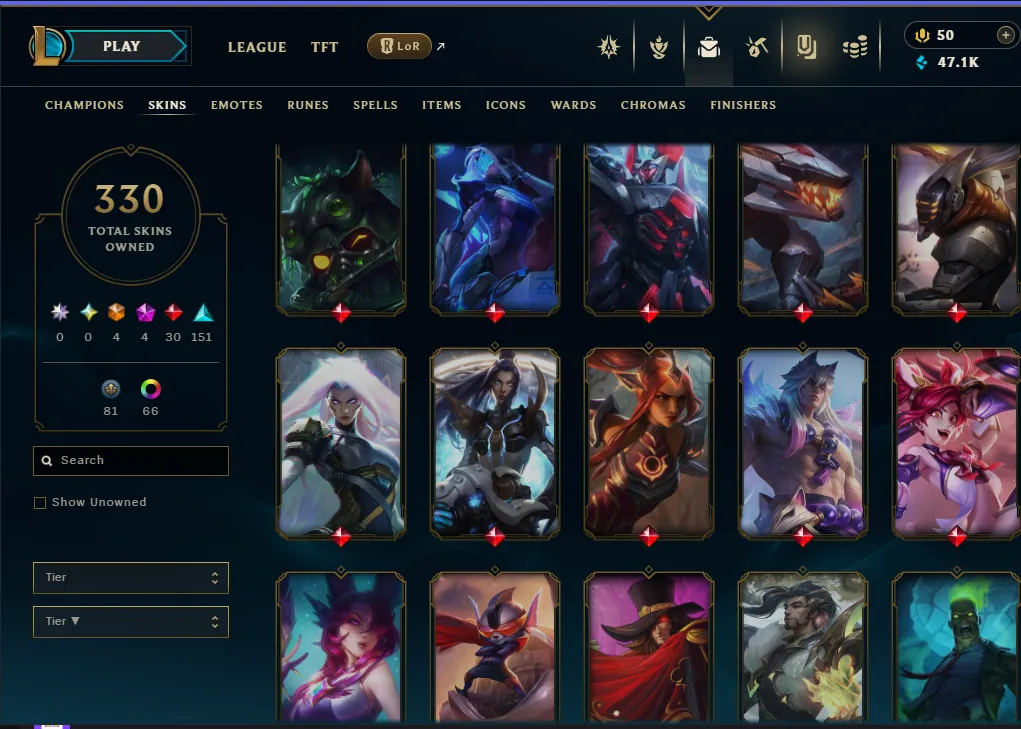Image resolution: width=1021 pixels, height=729 pixels.
Task: Open the Finishers tab
Action: point(743,105)
